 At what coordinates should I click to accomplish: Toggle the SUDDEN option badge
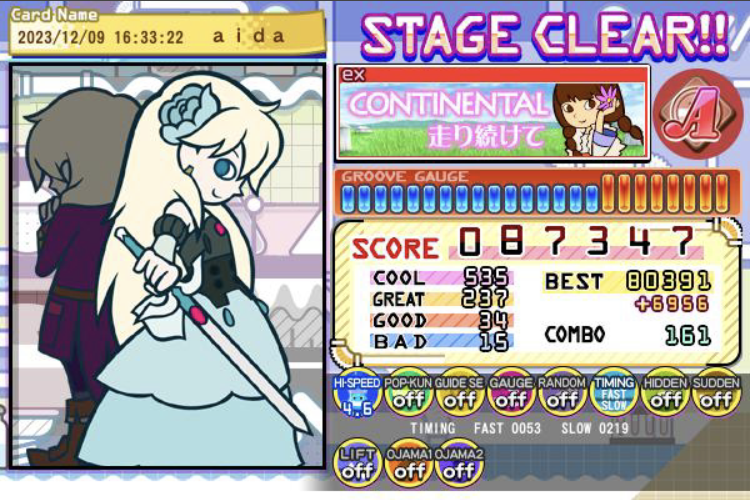(716, 396)
